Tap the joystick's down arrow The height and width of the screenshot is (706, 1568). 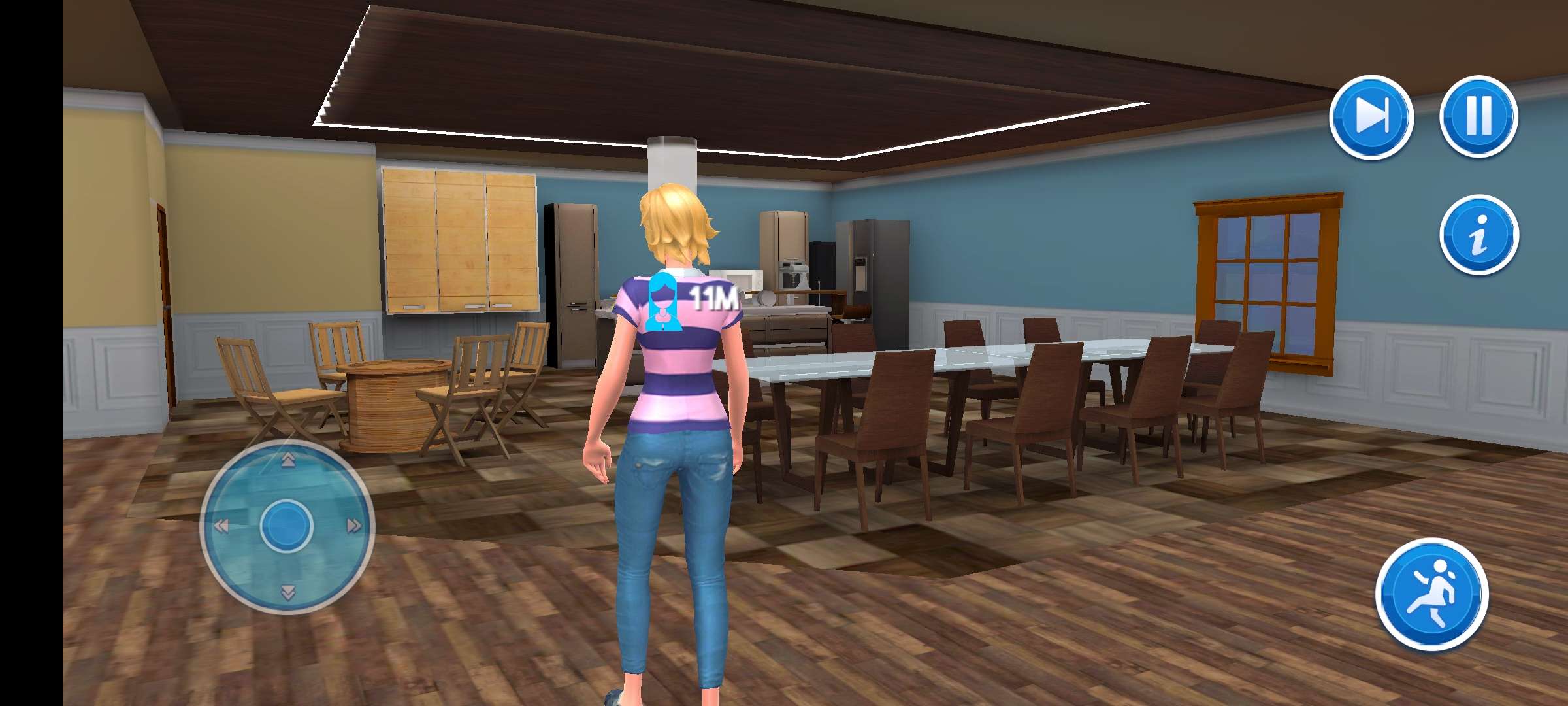pyautogui.click(x=287, y=592)
